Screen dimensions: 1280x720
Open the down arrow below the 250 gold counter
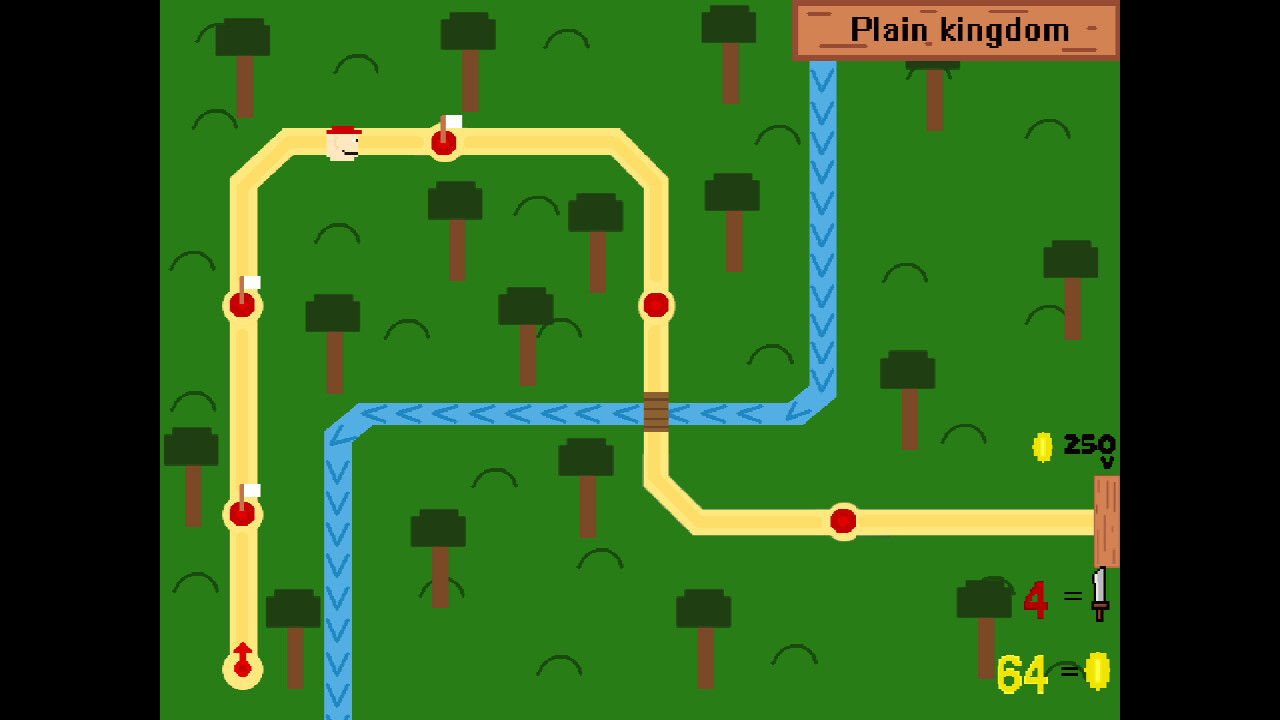click(x=1107, y=460)
